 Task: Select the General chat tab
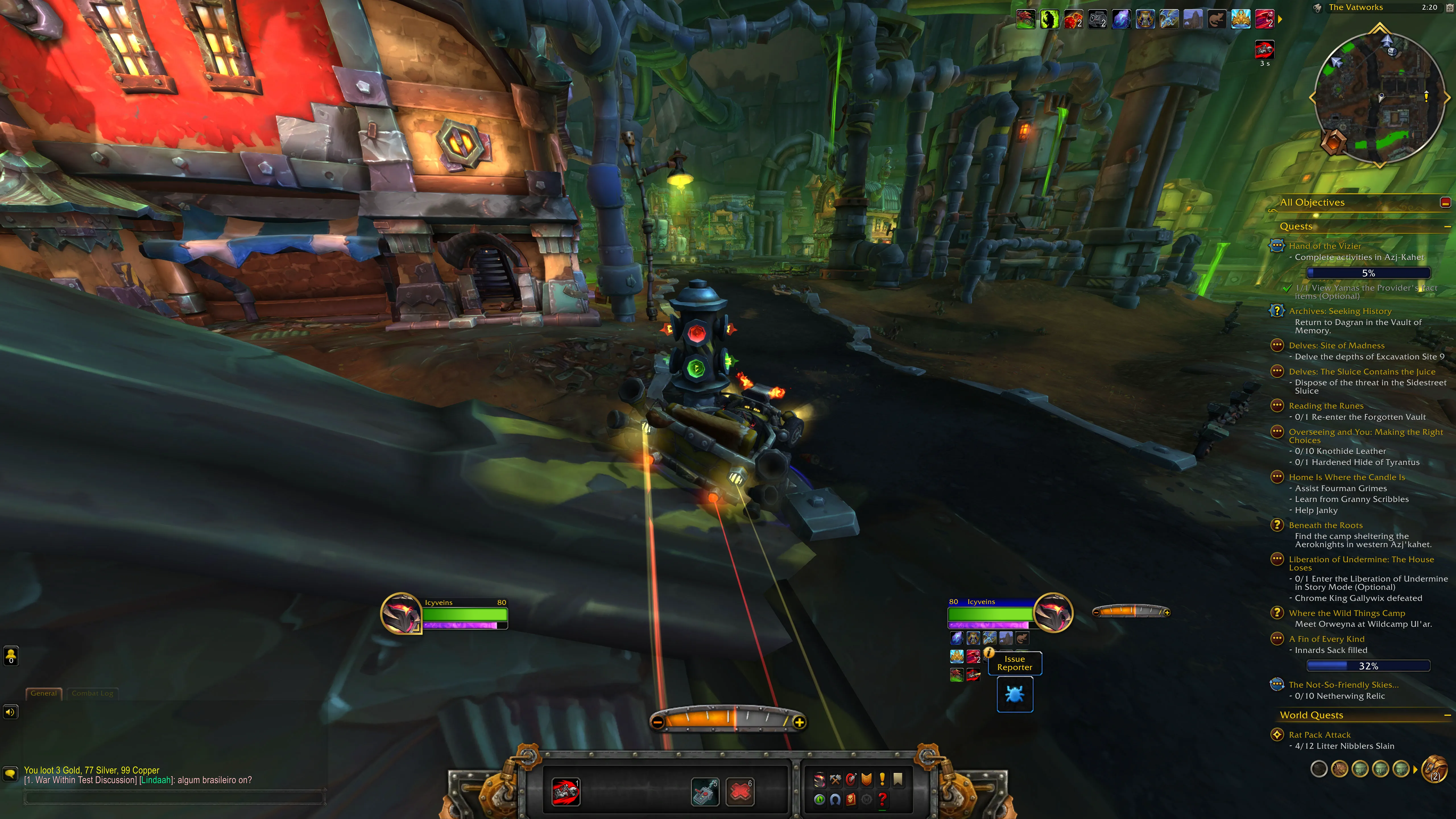[x=44, y=693]
